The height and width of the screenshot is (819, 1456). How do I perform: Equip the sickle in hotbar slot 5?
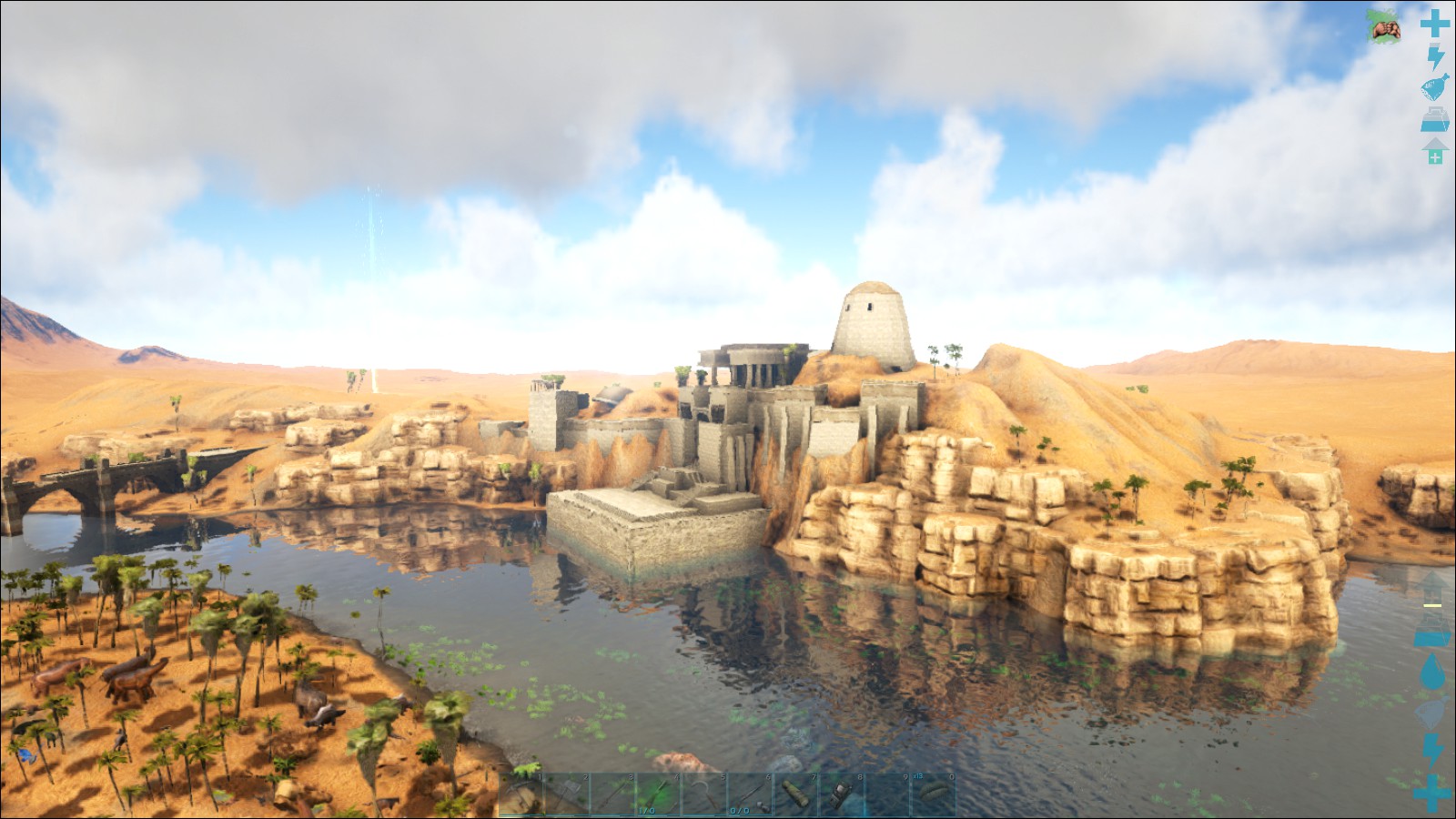click(703, 794)
